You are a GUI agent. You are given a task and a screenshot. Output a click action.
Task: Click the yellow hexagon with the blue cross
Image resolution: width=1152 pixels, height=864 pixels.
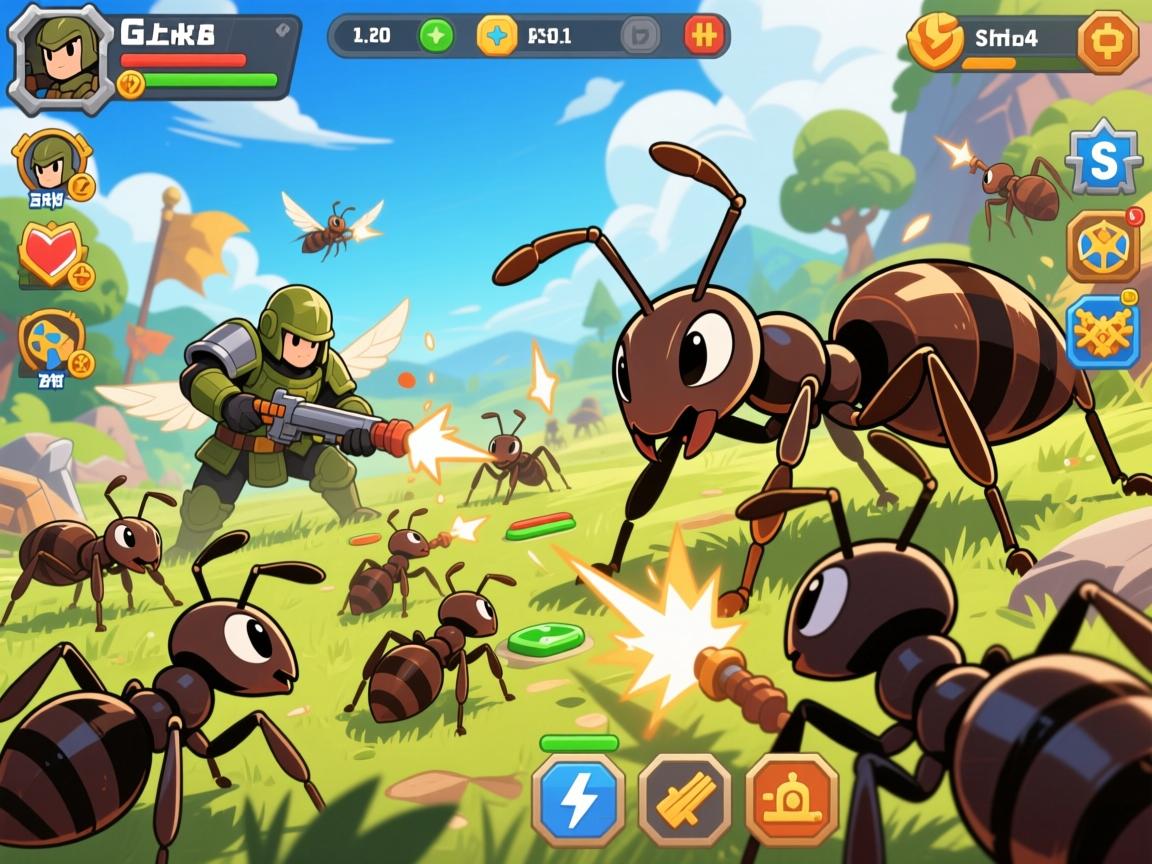(497, 36)
